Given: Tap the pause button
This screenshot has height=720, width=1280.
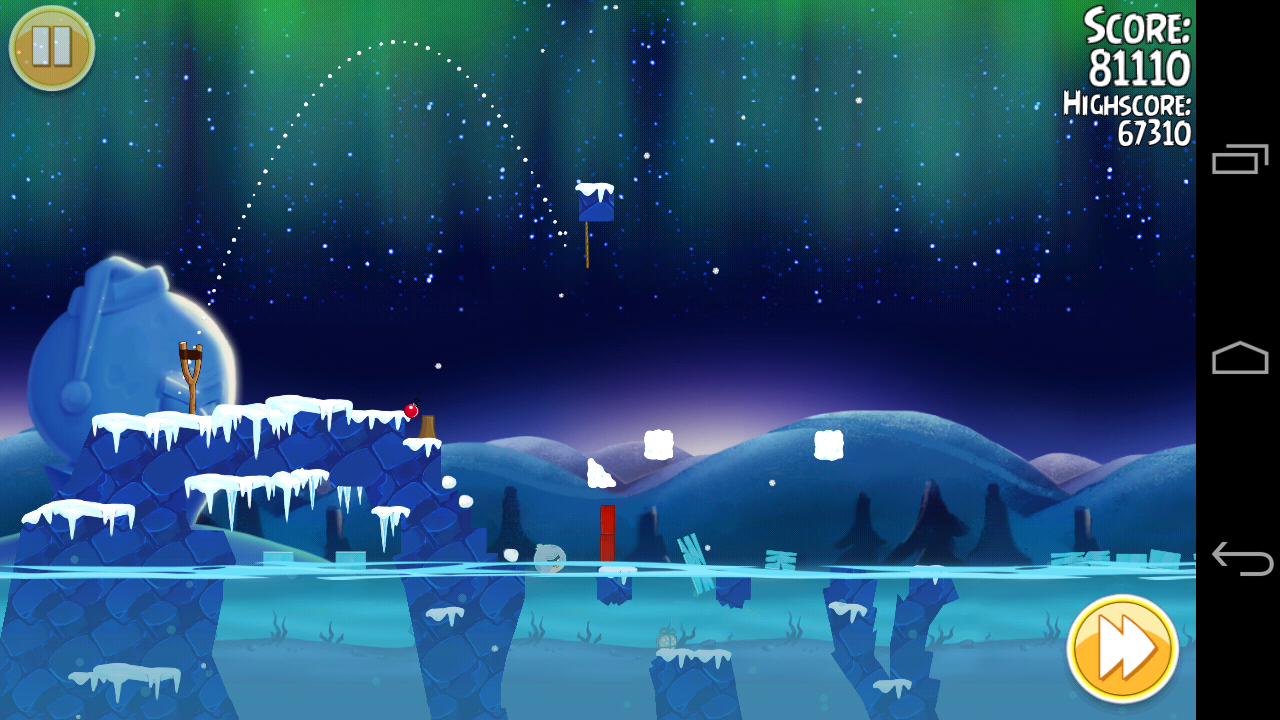Looking at the screenshot, I should [50, 47].
